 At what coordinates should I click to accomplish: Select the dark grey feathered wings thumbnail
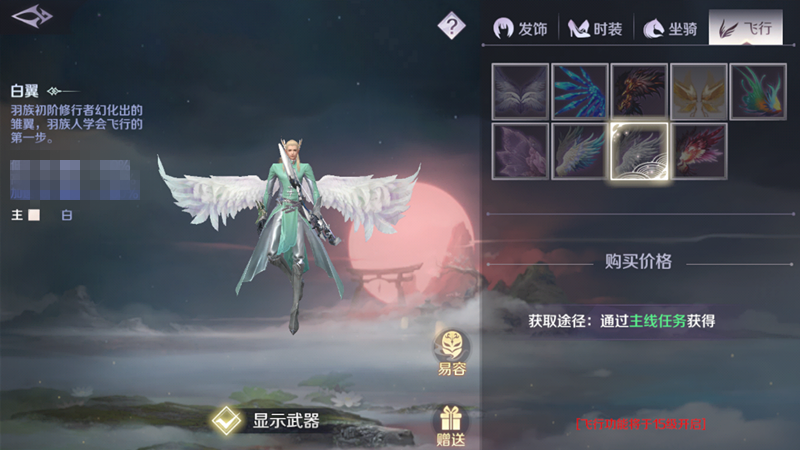tap(520, 92)
